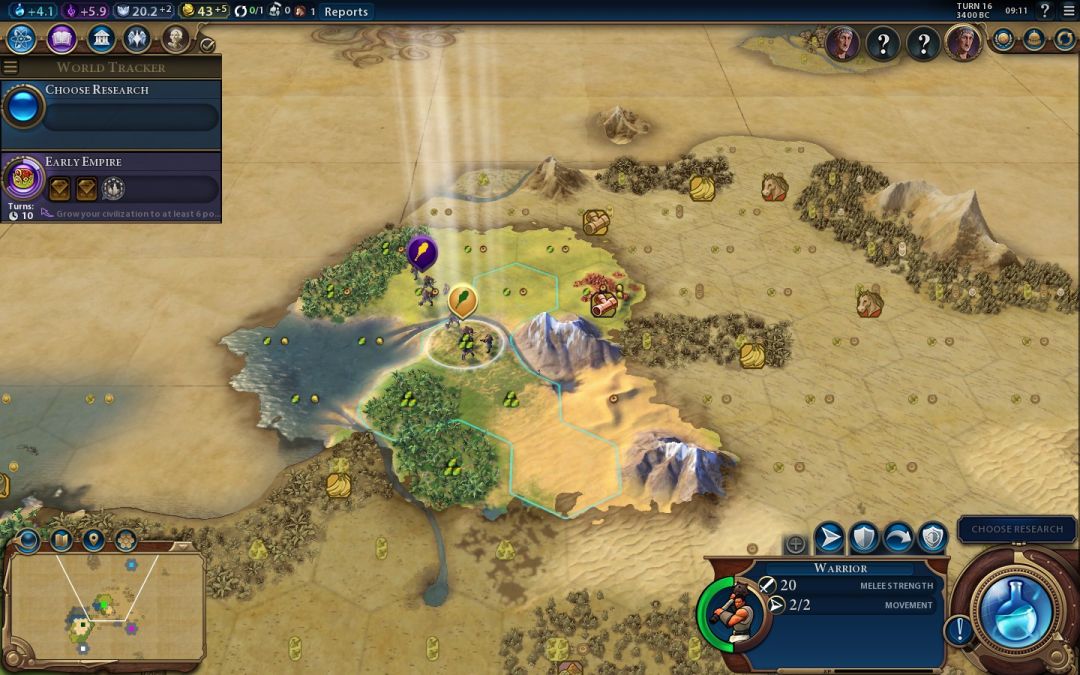
Task: Open the map pins tool
Action: pyautogui.click(x=93, y=540)
